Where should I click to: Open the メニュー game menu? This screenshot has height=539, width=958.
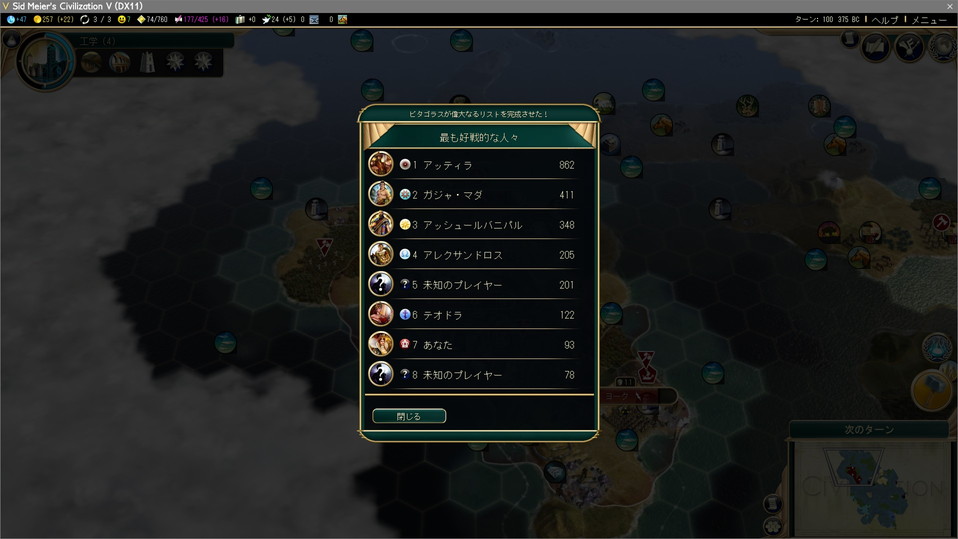[928, 19]
